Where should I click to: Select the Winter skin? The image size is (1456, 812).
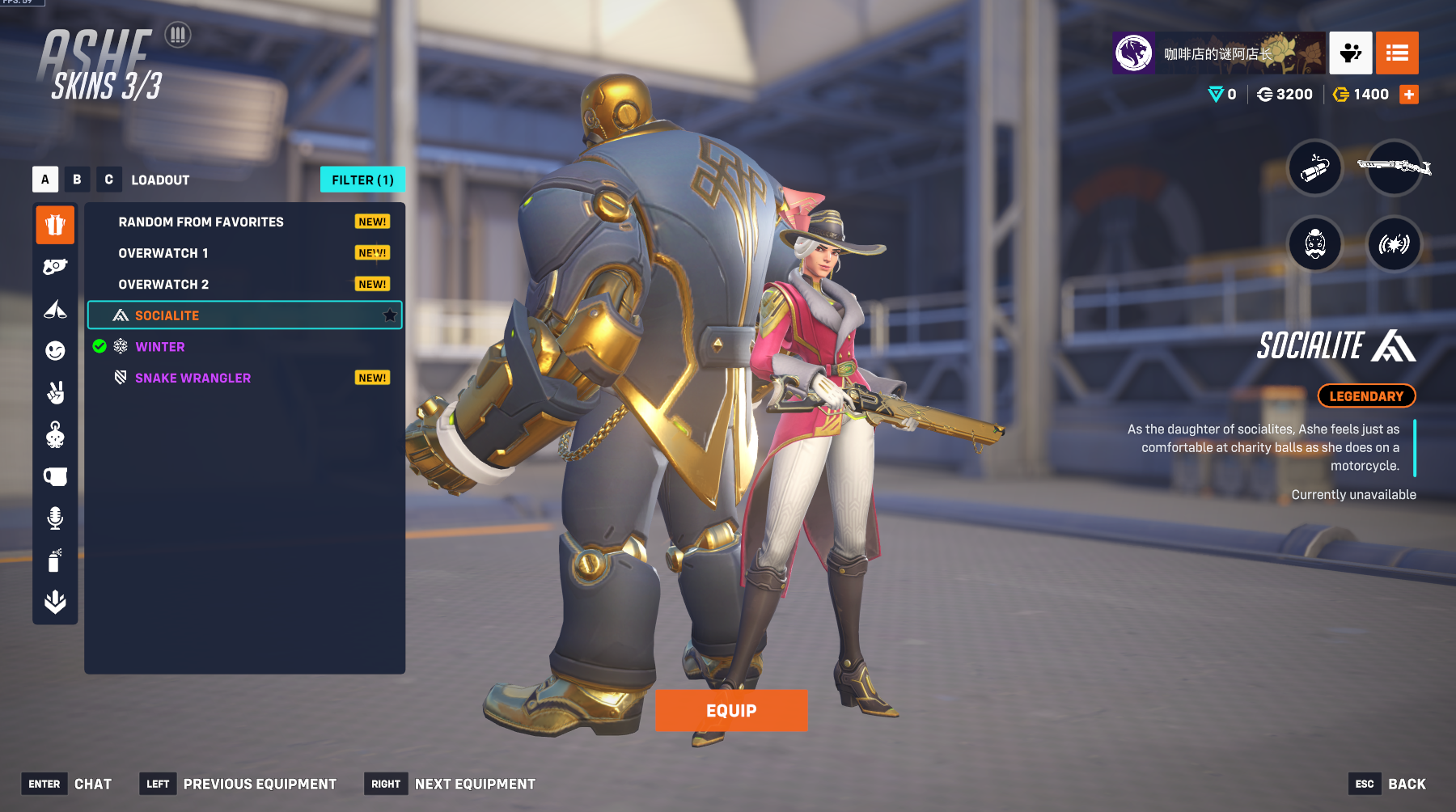[x=160, y=347]
